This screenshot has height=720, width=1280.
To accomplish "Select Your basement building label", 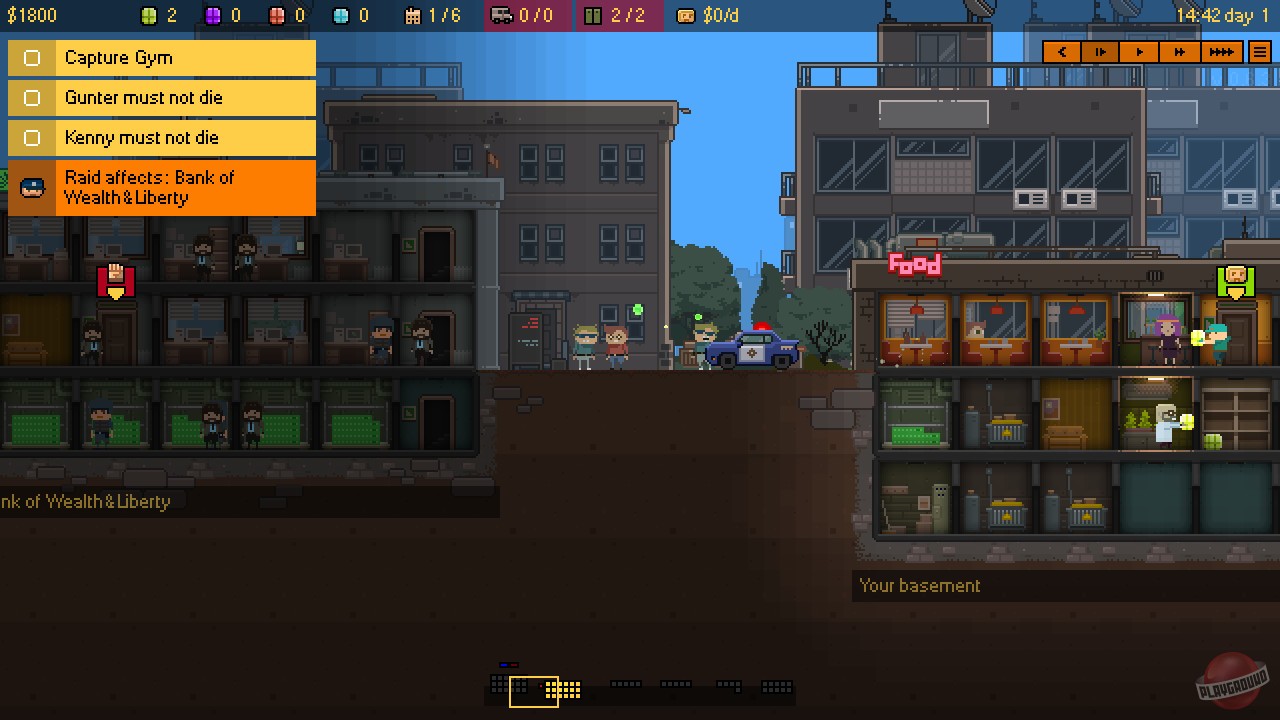I will (x=919, y=585).
